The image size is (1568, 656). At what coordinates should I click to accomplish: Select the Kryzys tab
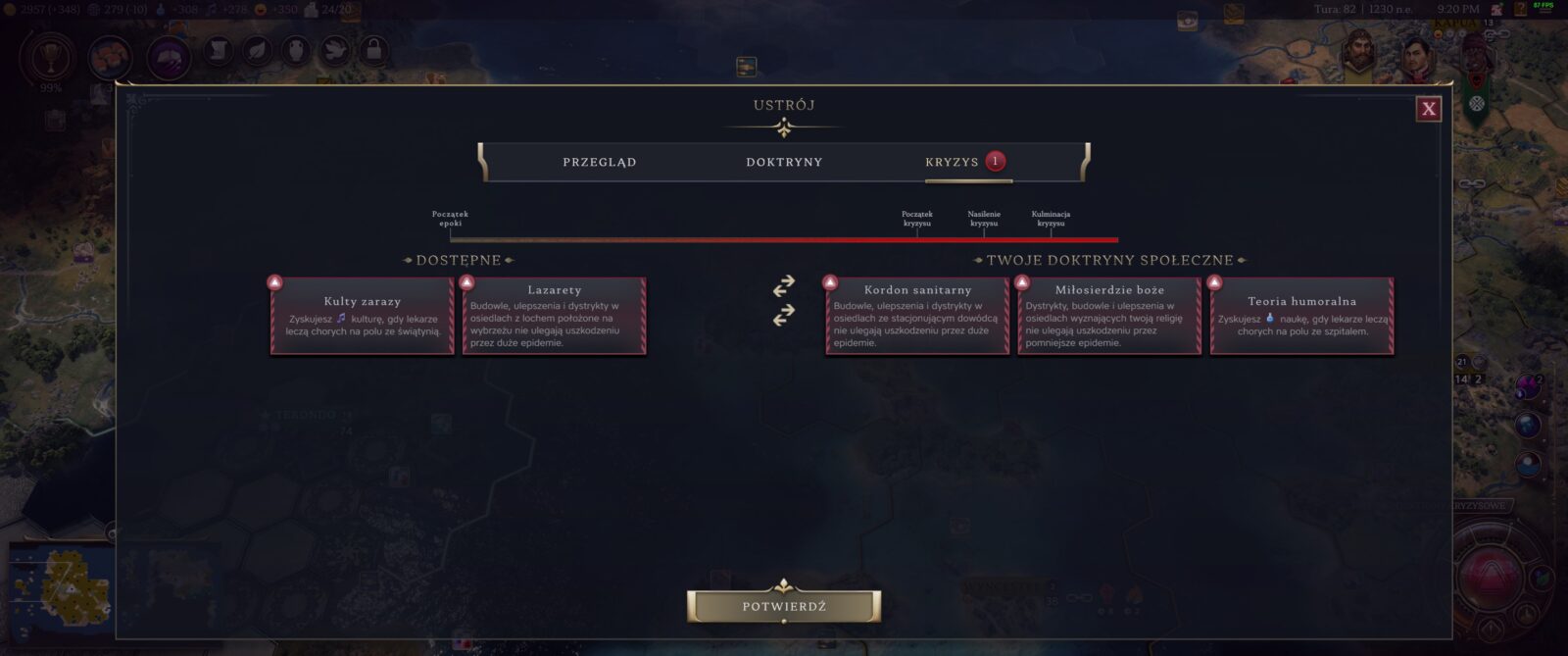(x=953, y=162)
